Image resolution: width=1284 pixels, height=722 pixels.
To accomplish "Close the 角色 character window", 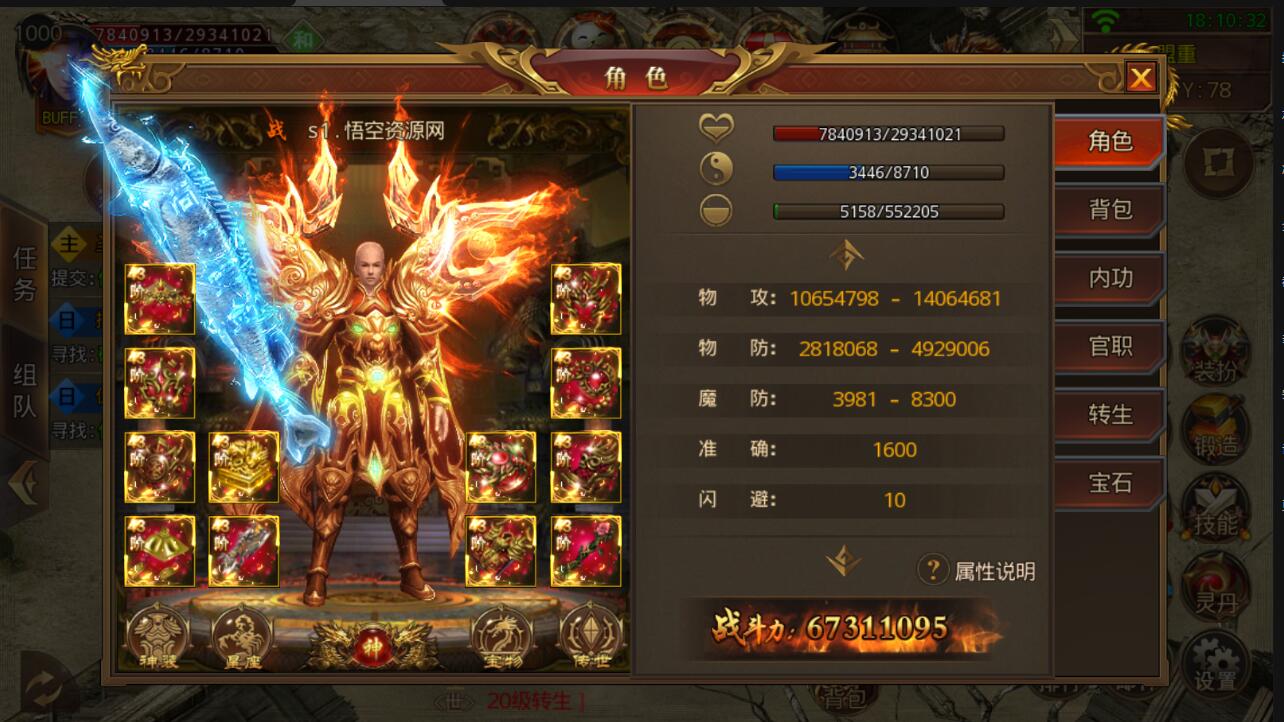I will 1141,77.
